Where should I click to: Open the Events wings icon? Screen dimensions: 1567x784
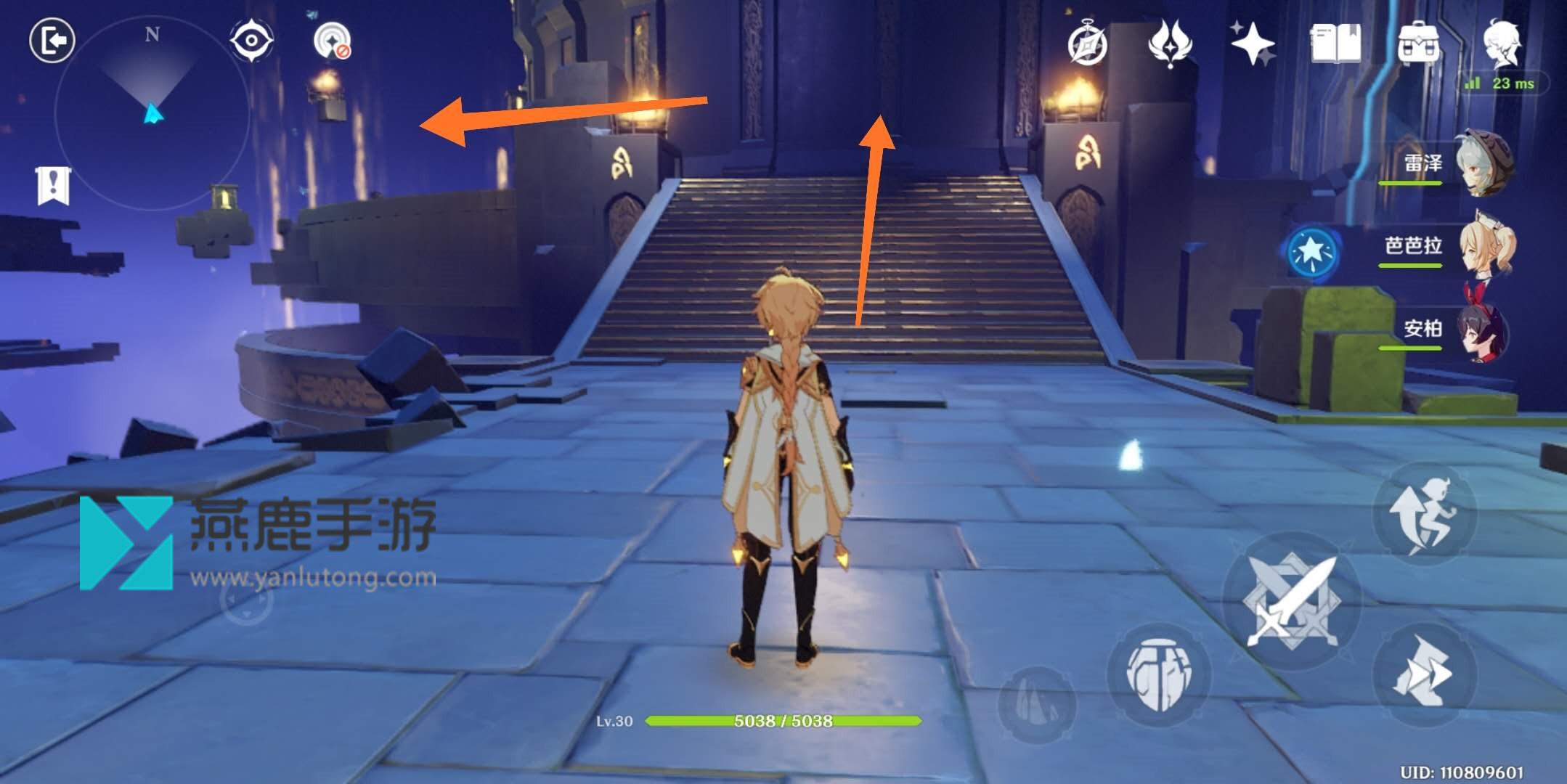[1172, 44]
